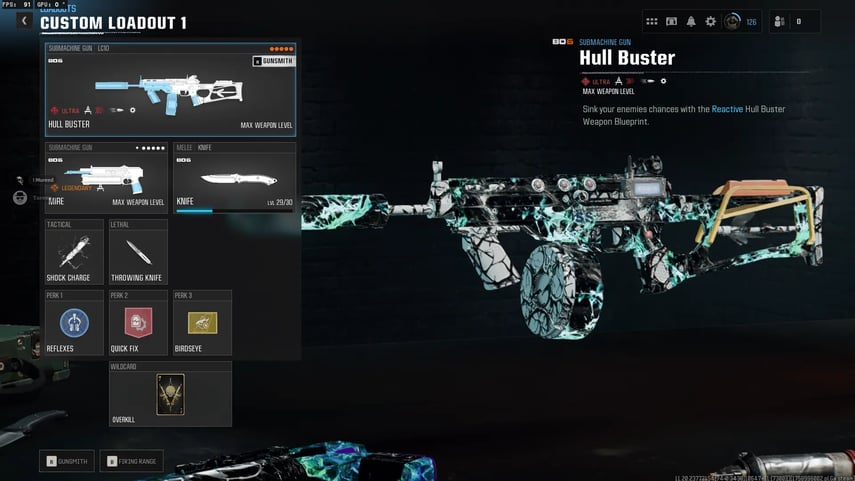The height and width of the screenshot is (481, 855).
Task: Open Gunsmith on the Hull Buster card
Action: 273,61
